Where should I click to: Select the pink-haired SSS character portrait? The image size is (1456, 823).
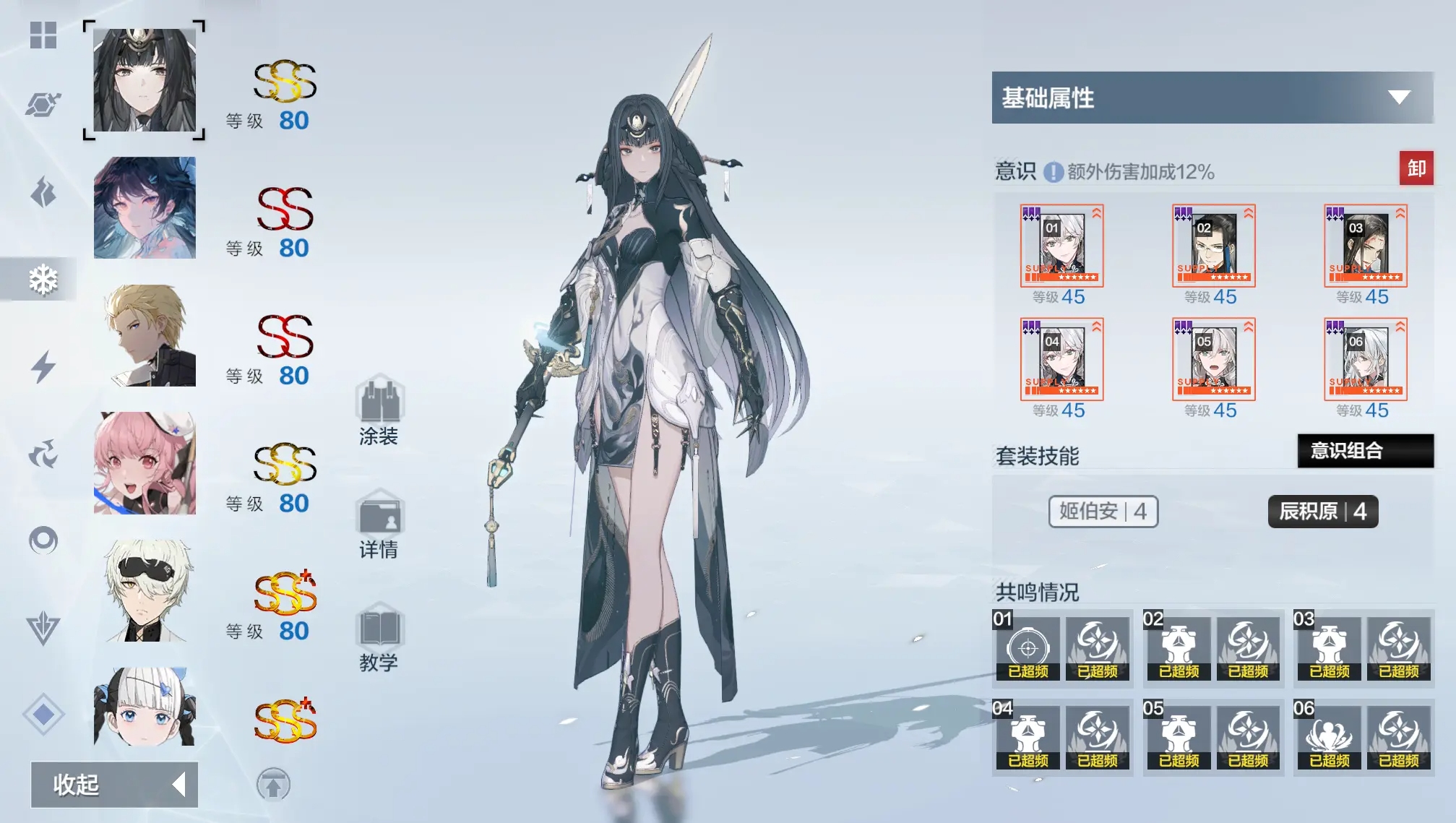point(145,463)
